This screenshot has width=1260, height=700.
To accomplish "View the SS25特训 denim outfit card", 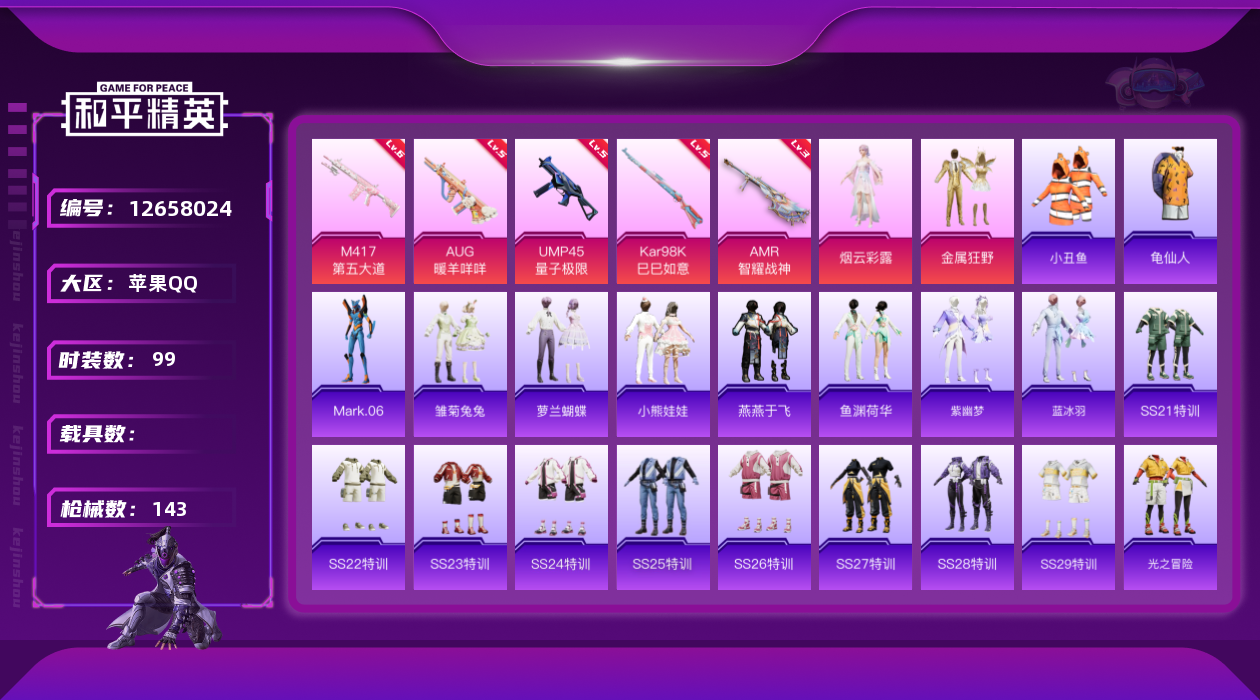I will click(x=663, y=517).
